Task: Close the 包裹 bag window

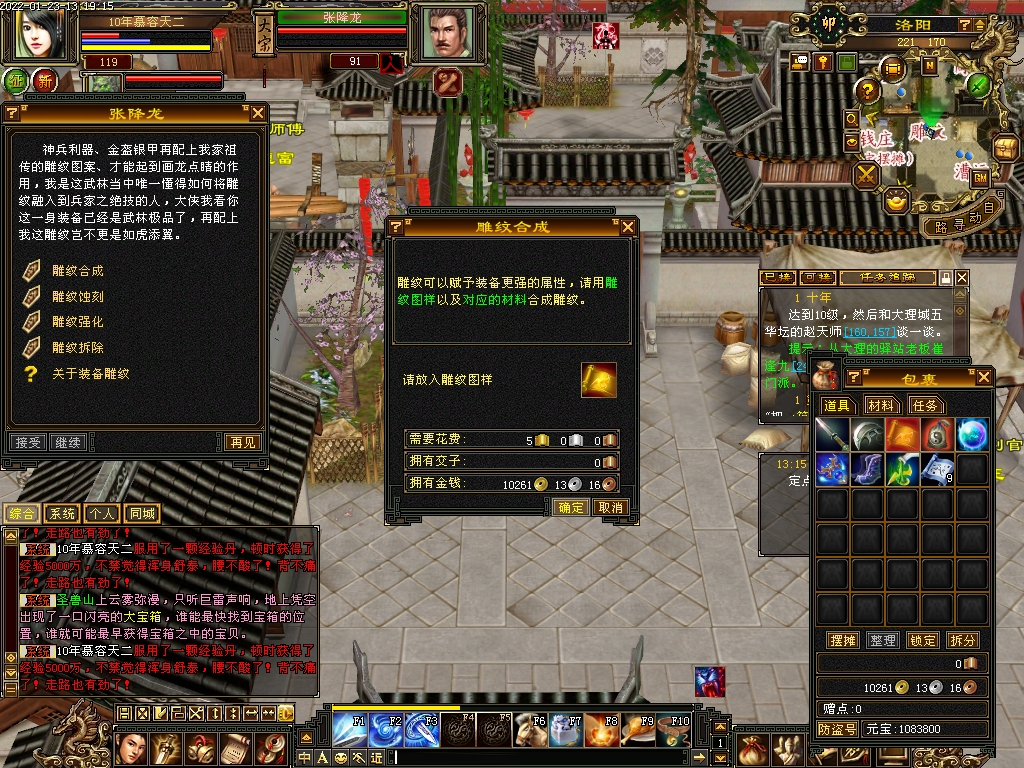Action: click(984, 377)
